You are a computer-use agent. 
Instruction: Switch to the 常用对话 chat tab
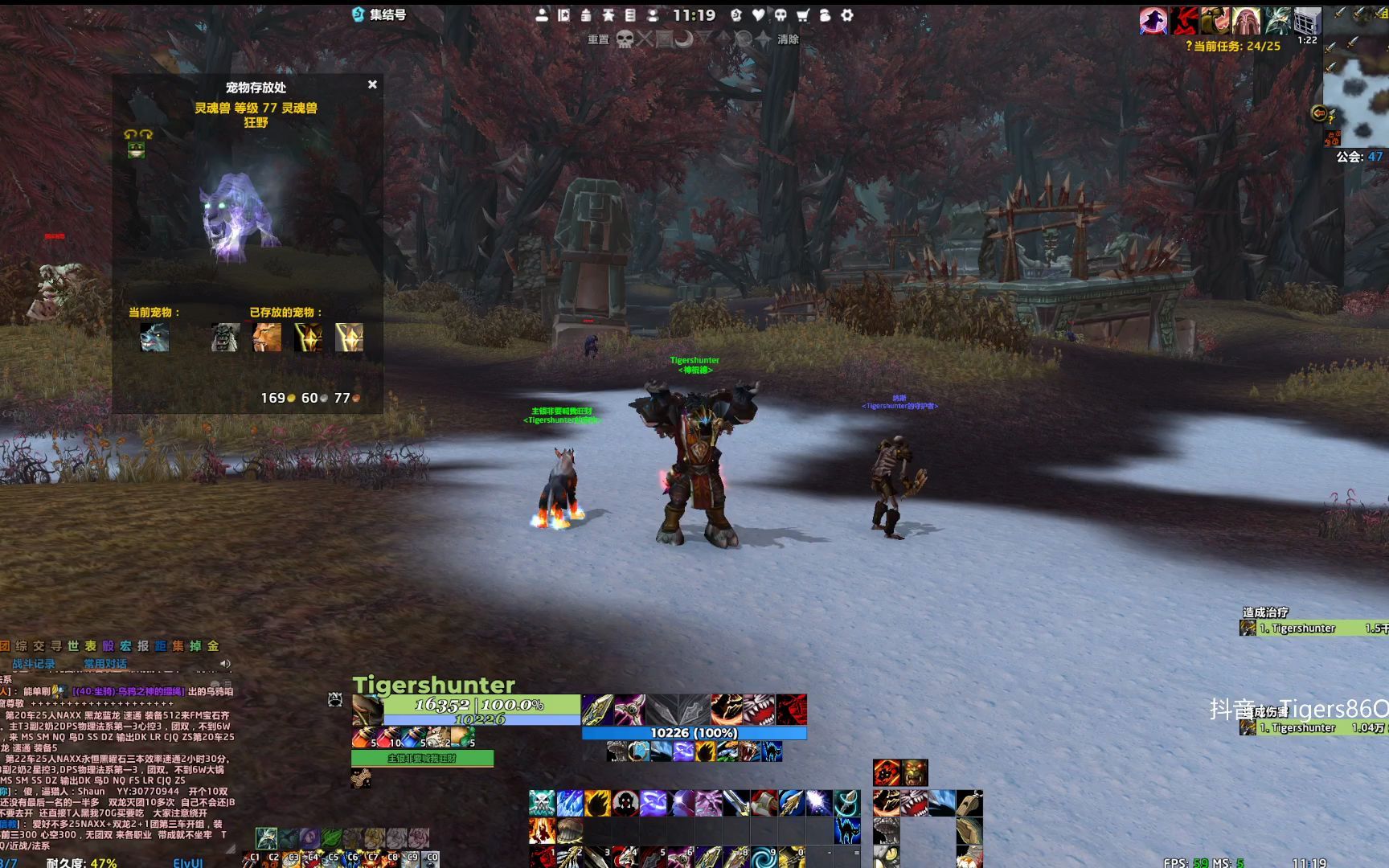coord(105,664)
